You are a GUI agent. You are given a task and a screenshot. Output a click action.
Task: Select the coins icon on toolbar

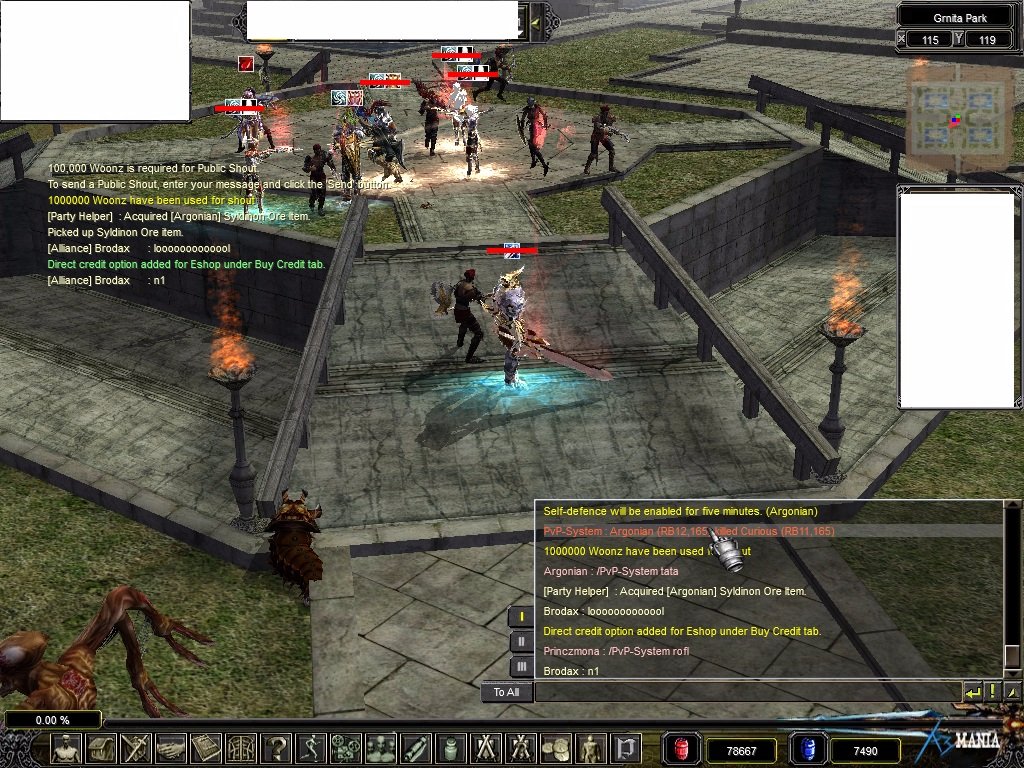555,749
